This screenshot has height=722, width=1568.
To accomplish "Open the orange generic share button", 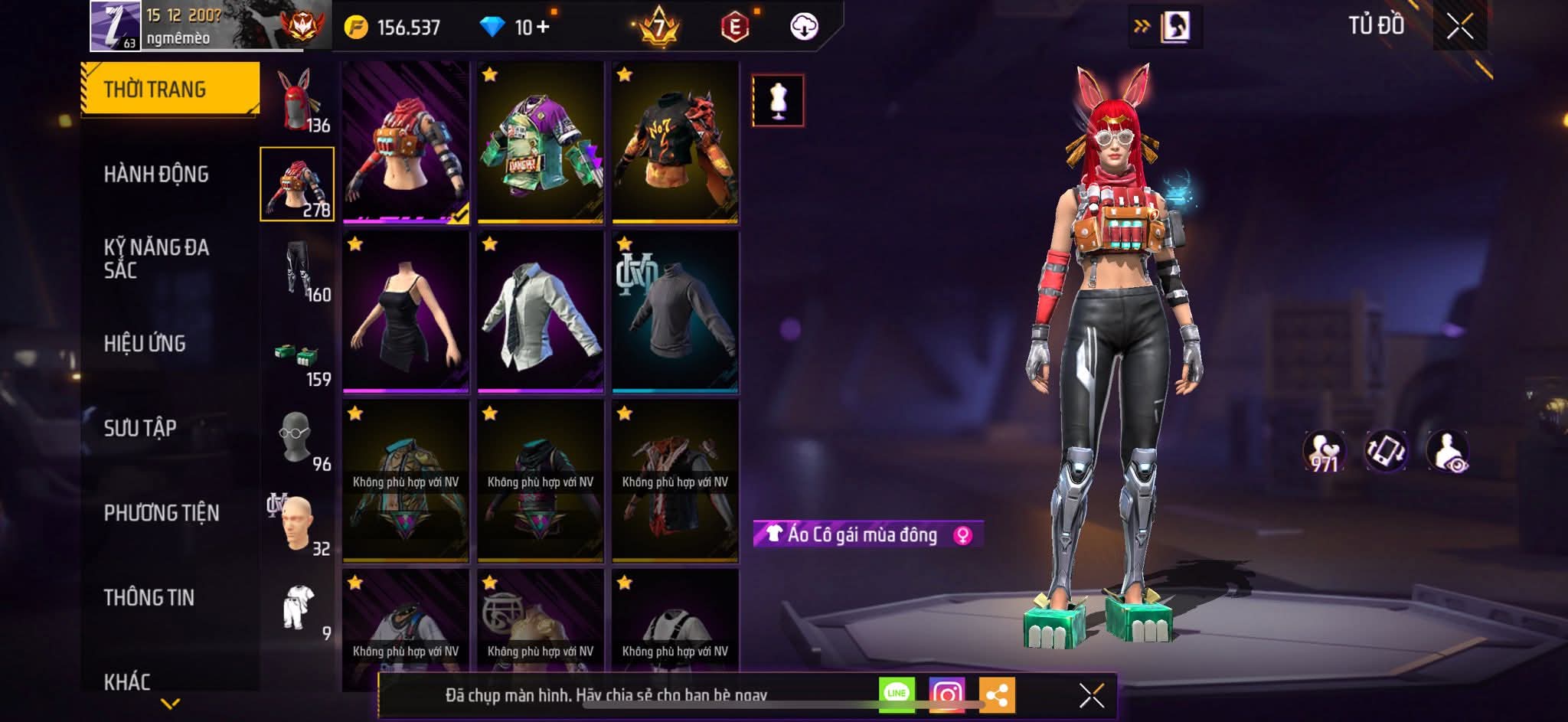I will (997, 695).
